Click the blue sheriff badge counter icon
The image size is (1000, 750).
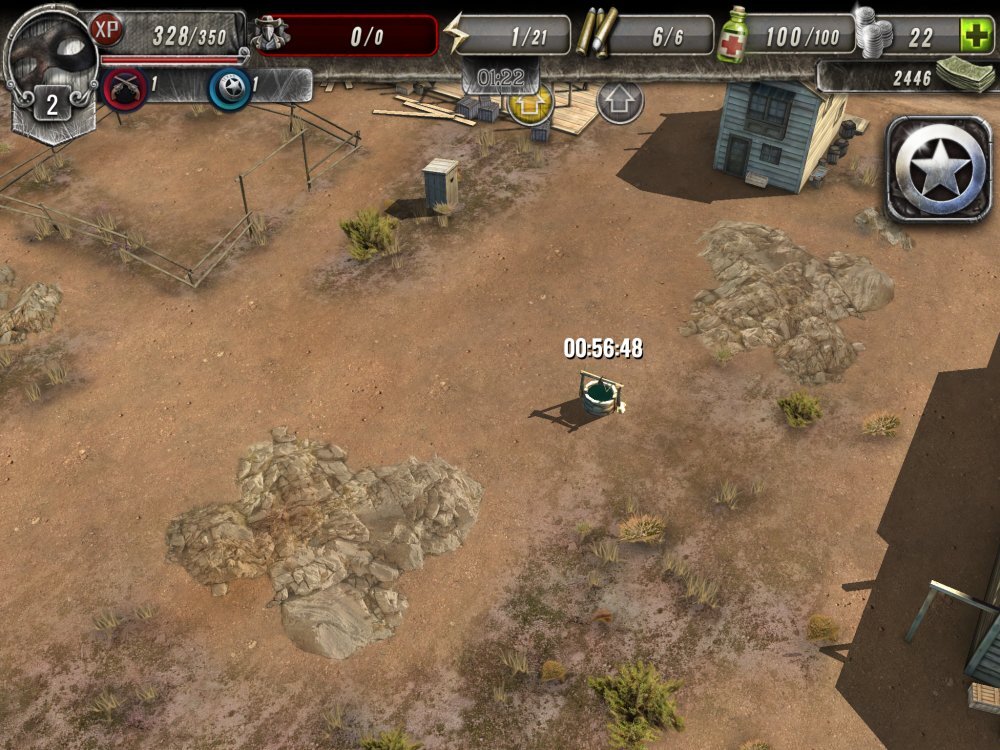(x=229, y=88)
